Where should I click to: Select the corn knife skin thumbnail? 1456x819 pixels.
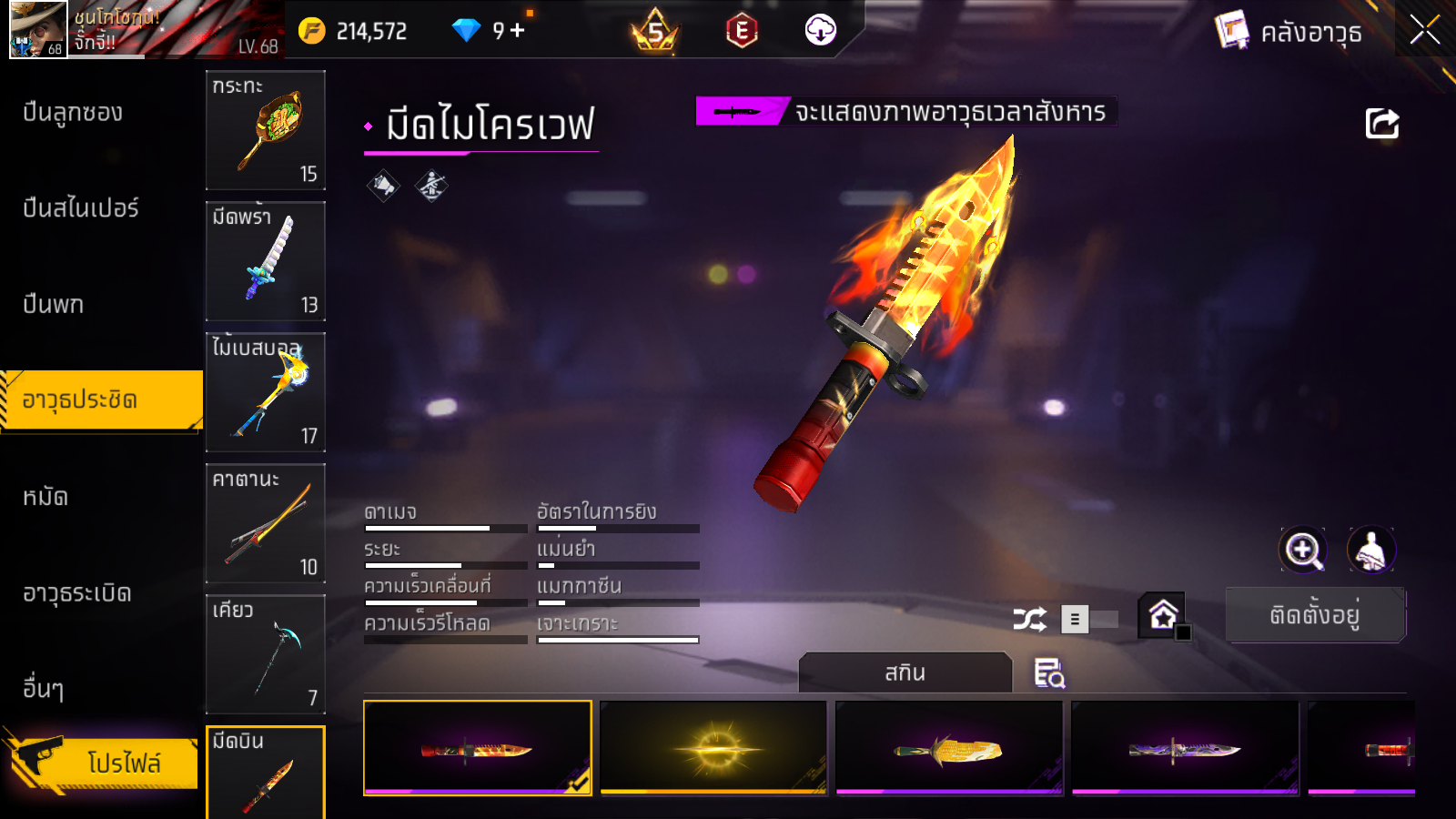pyautogui.click(x=949, y=748)
